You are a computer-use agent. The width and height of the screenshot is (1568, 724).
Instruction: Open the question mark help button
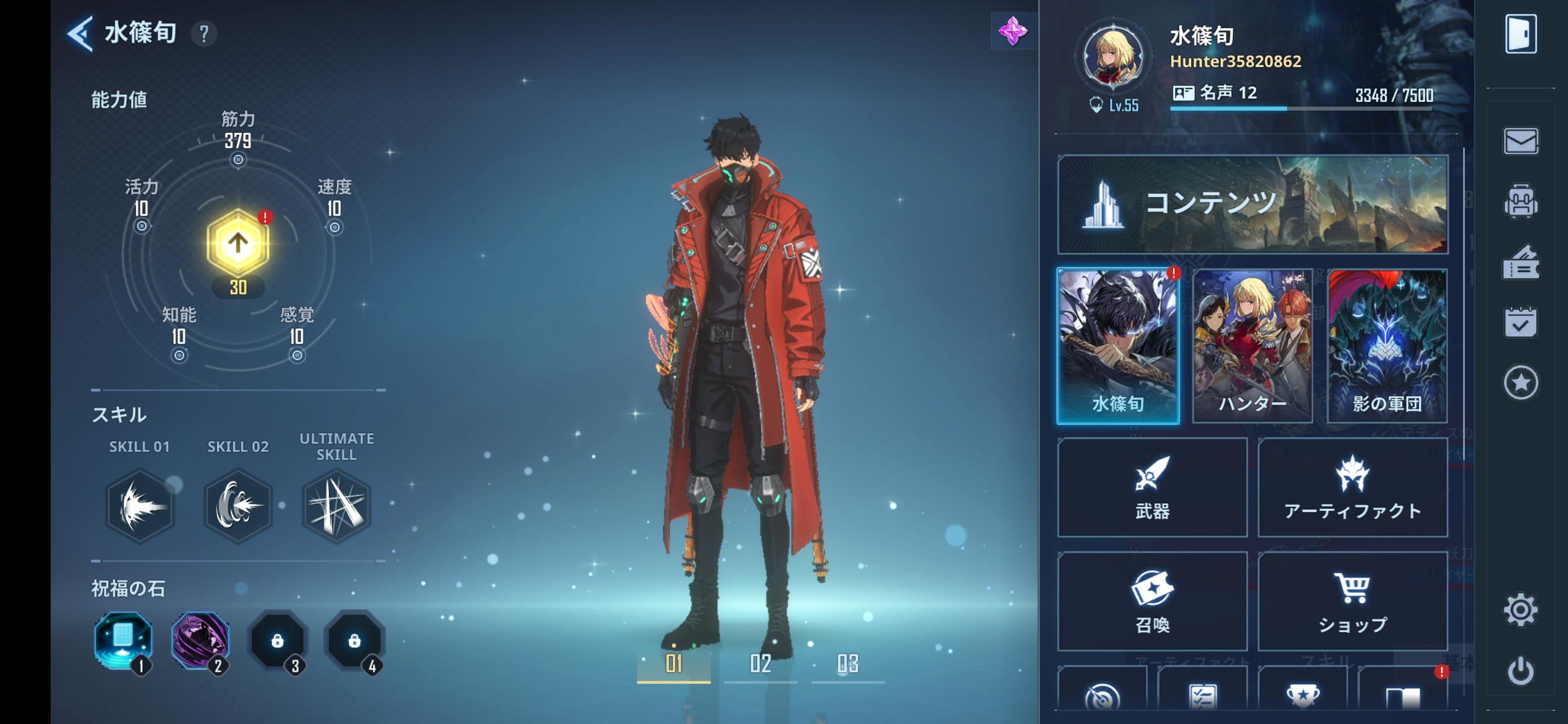coord(204,34)
